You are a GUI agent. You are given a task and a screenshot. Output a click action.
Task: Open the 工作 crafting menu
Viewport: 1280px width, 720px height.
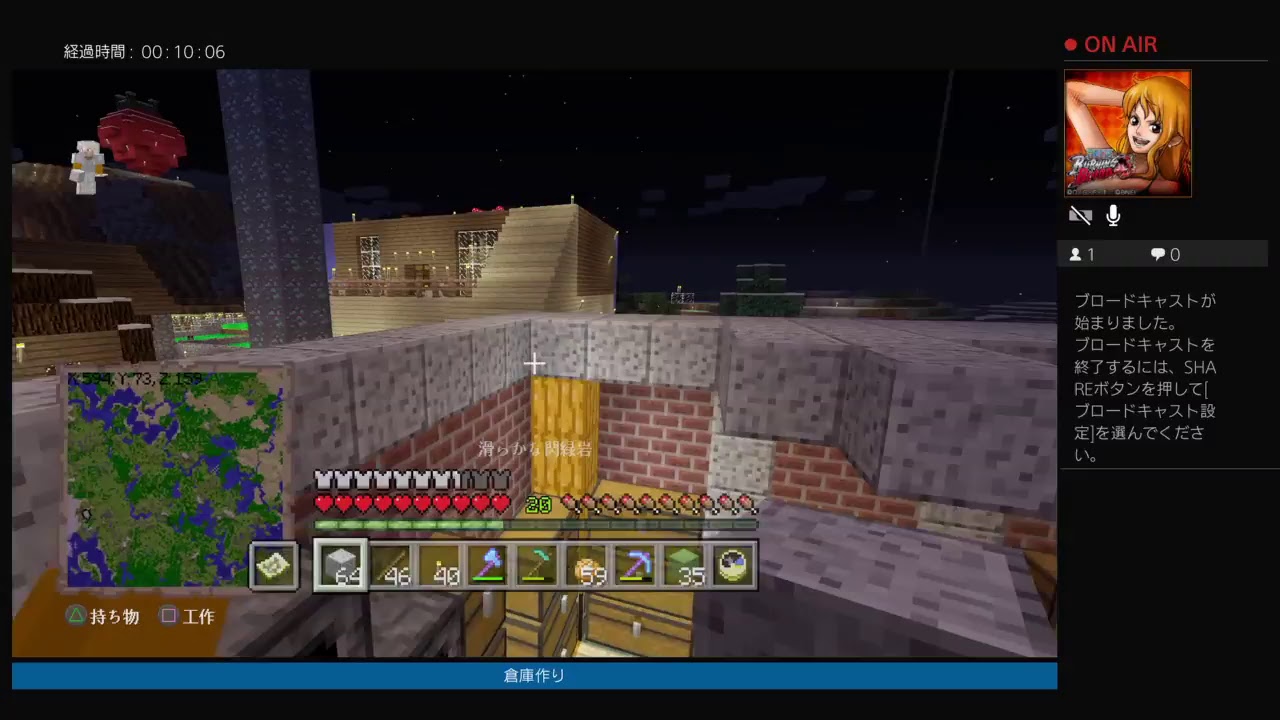[188, 616]
